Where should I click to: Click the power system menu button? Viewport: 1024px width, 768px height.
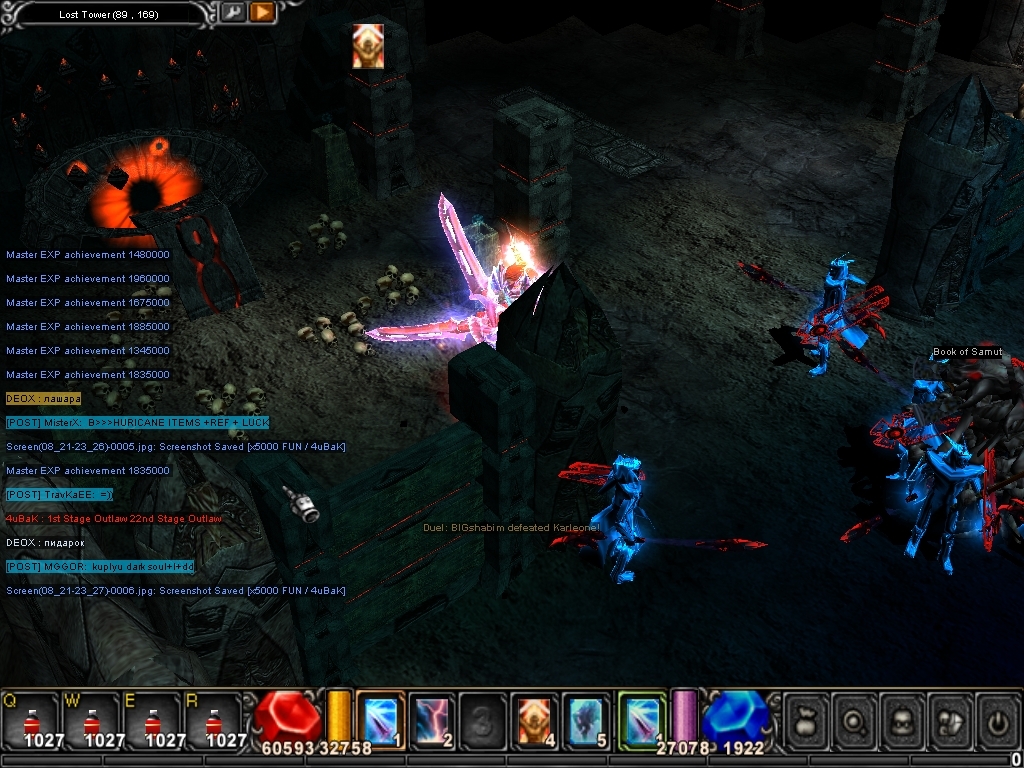pyautogui.click(x=998, y=720)
